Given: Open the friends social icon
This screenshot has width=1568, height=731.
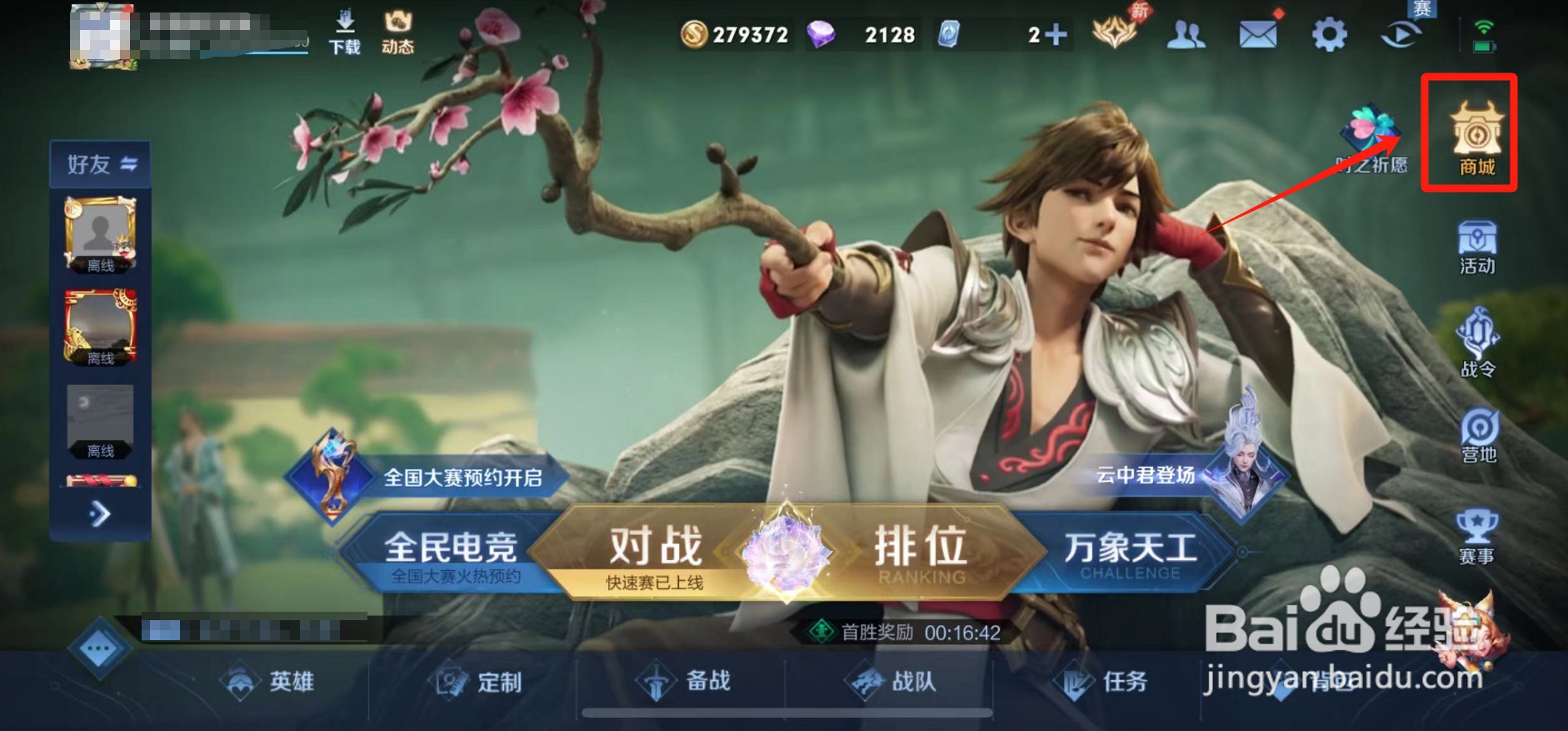Looking at the screenshot, I should (1186, 33).
